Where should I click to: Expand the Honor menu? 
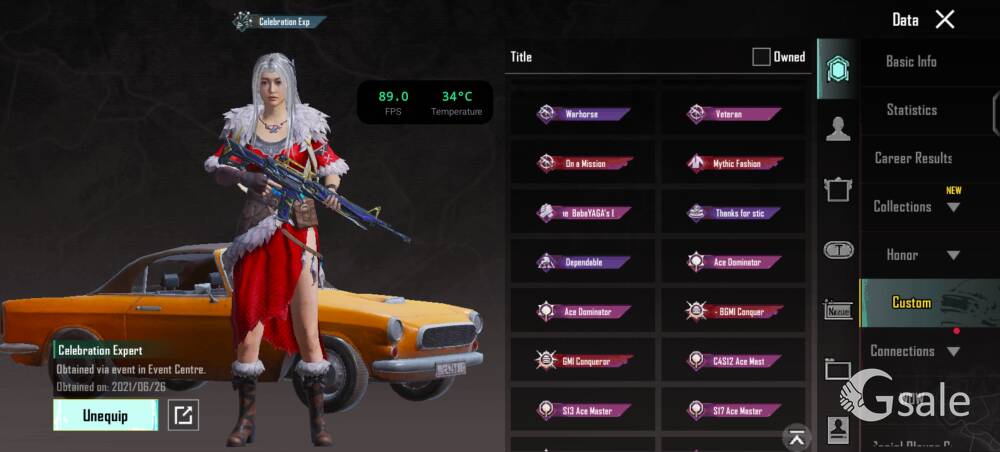(952, 255)
